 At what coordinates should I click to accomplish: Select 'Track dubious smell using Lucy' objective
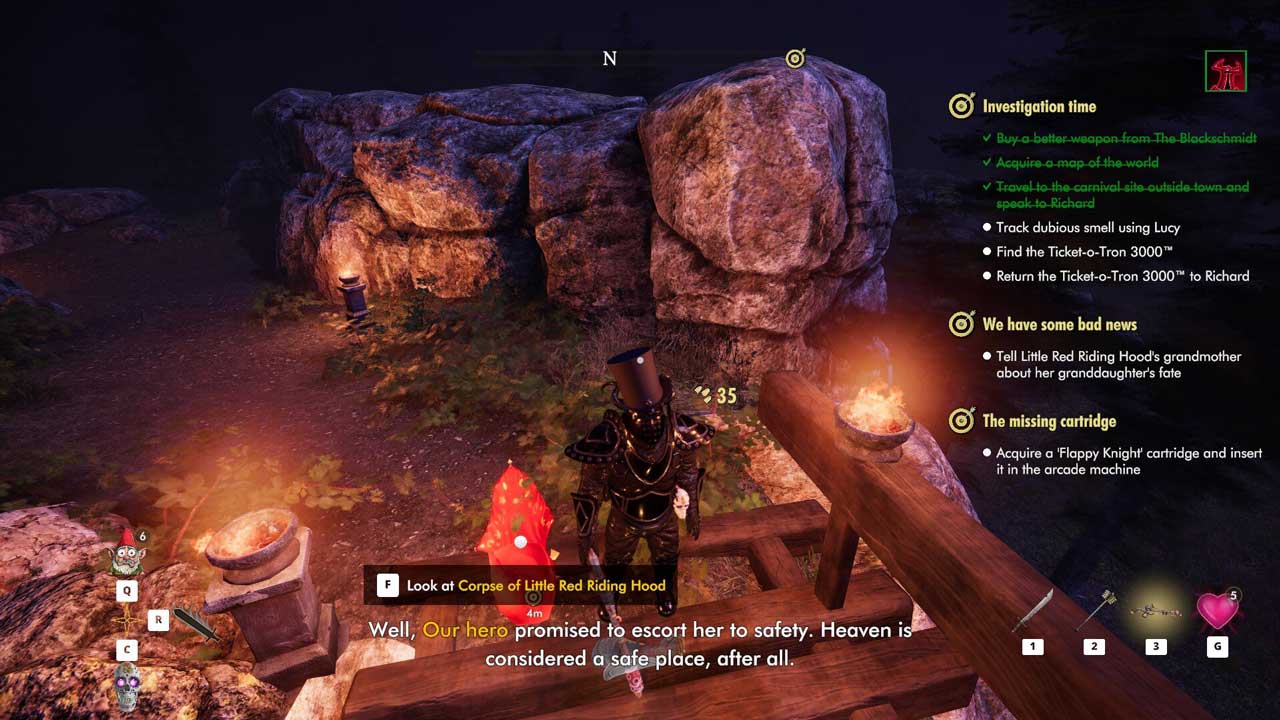(x=1088, y=228)
